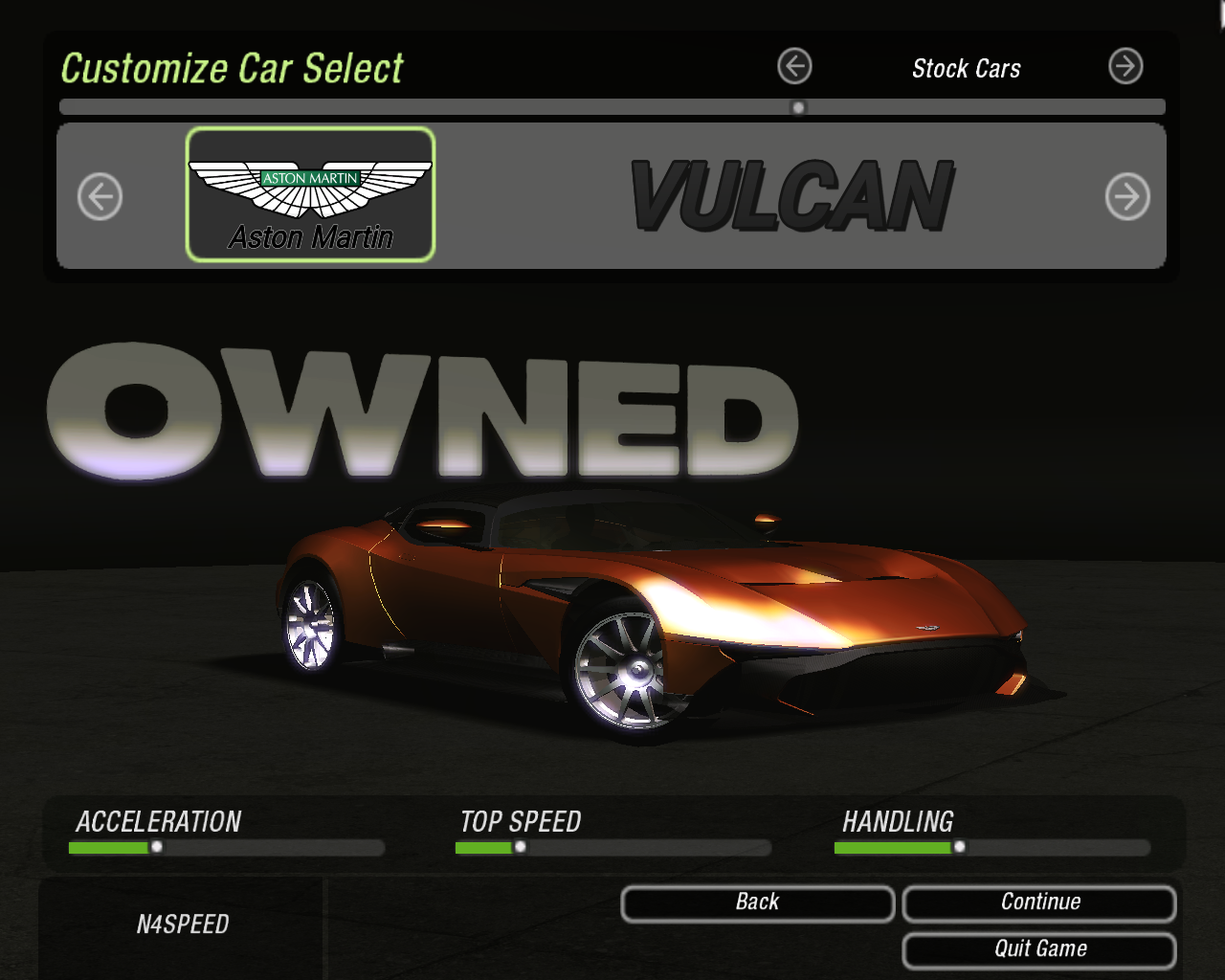The width and height of the screenshot is (1225, 980).
Task: Select the left arrow before Stock Cars
Action: coord(794,67)
